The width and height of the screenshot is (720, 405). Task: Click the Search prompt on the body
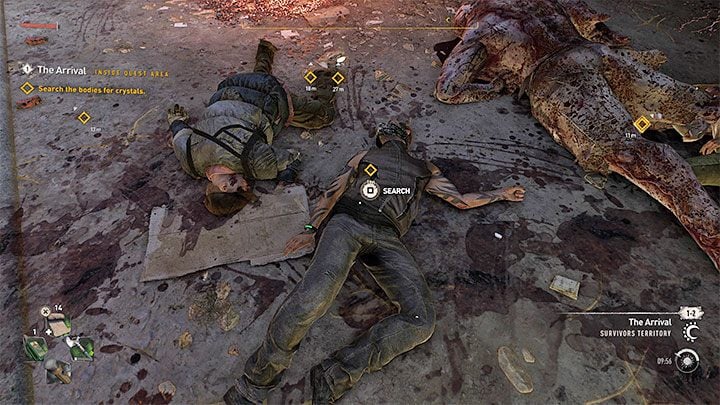[370, 189]
